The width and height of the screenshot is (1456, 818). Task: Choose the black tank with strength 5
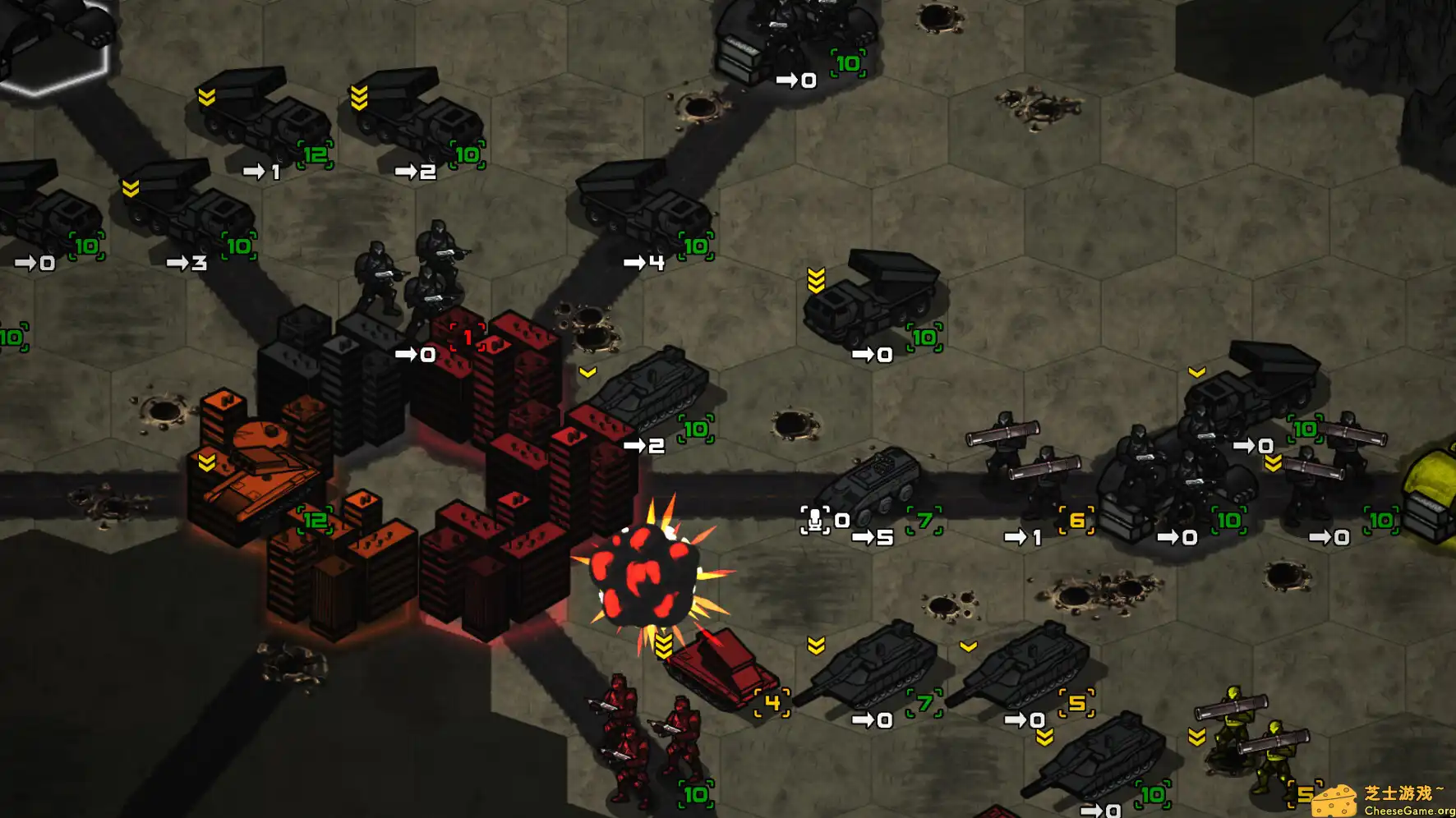coord(1027,665)
